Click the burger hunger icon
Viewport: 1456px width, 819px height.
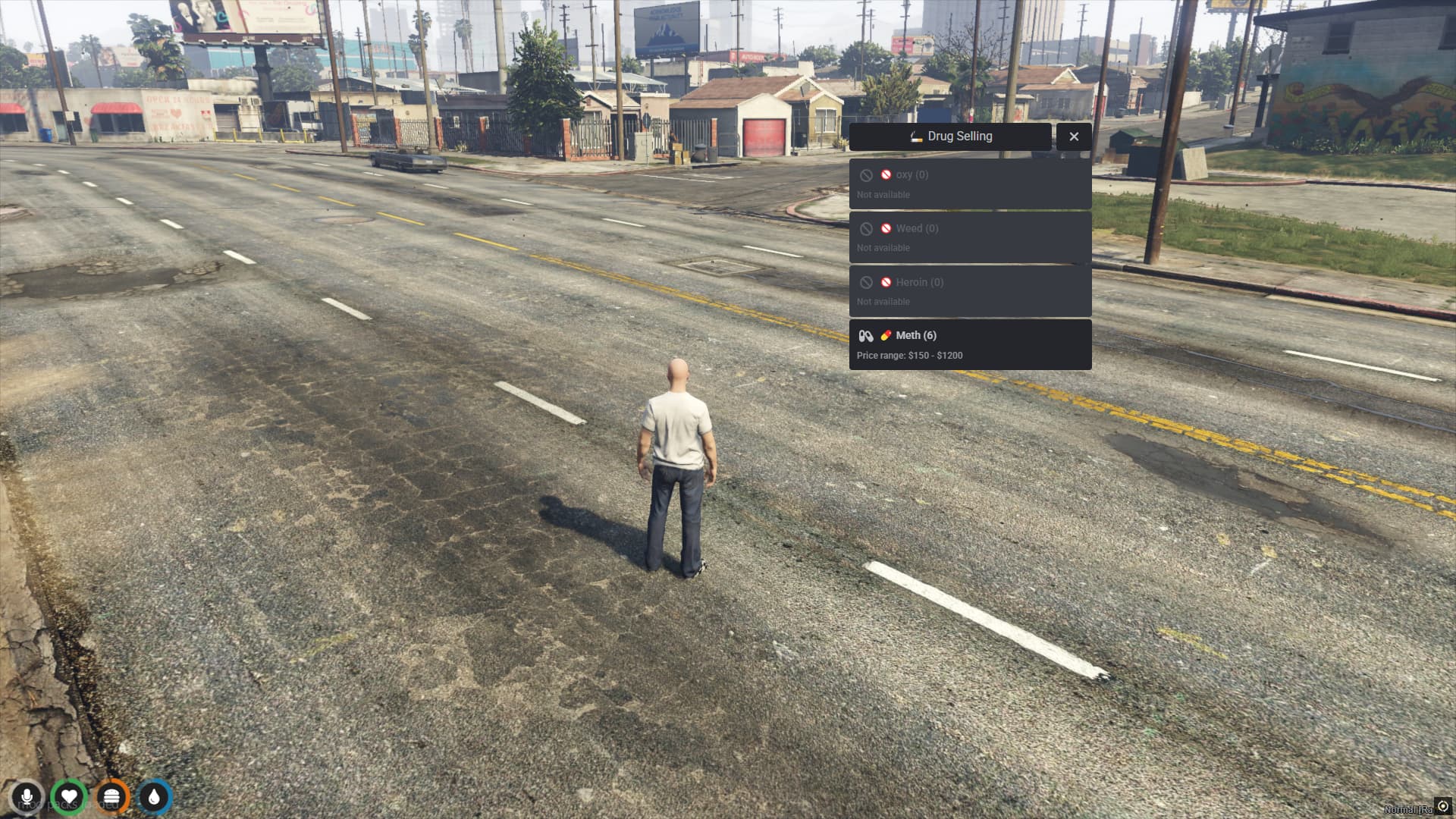tap(111, 798)
